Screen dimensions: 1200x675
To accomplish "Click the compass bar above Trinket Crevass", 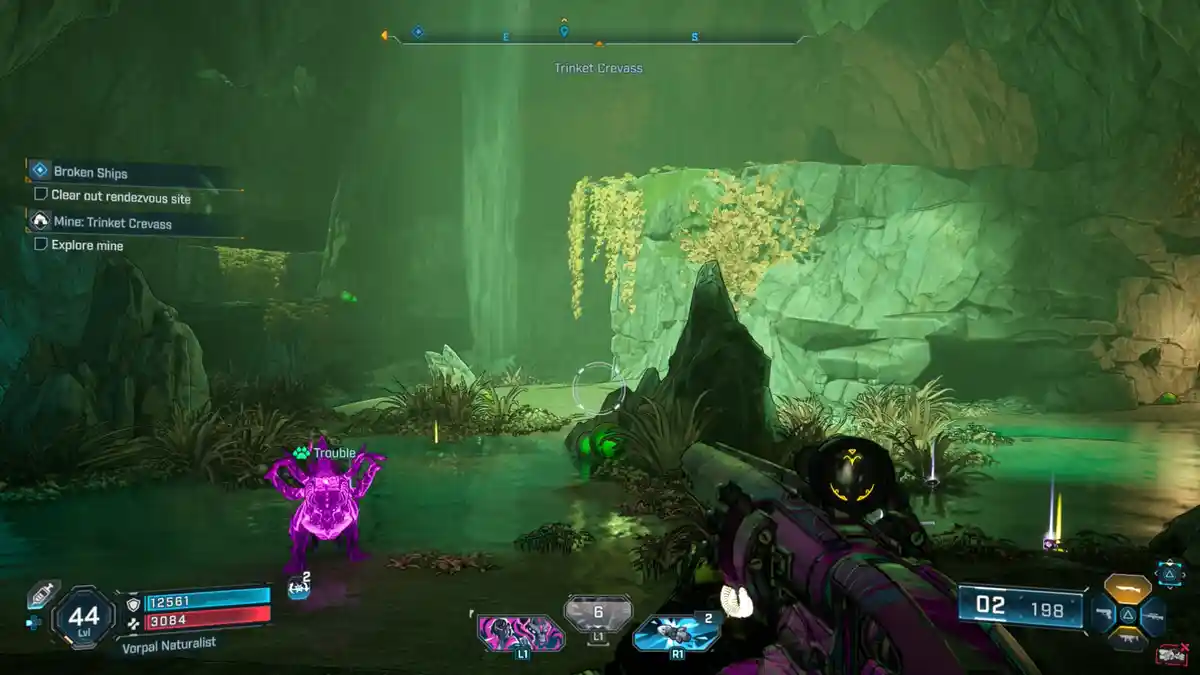I will tap(600, 40).
